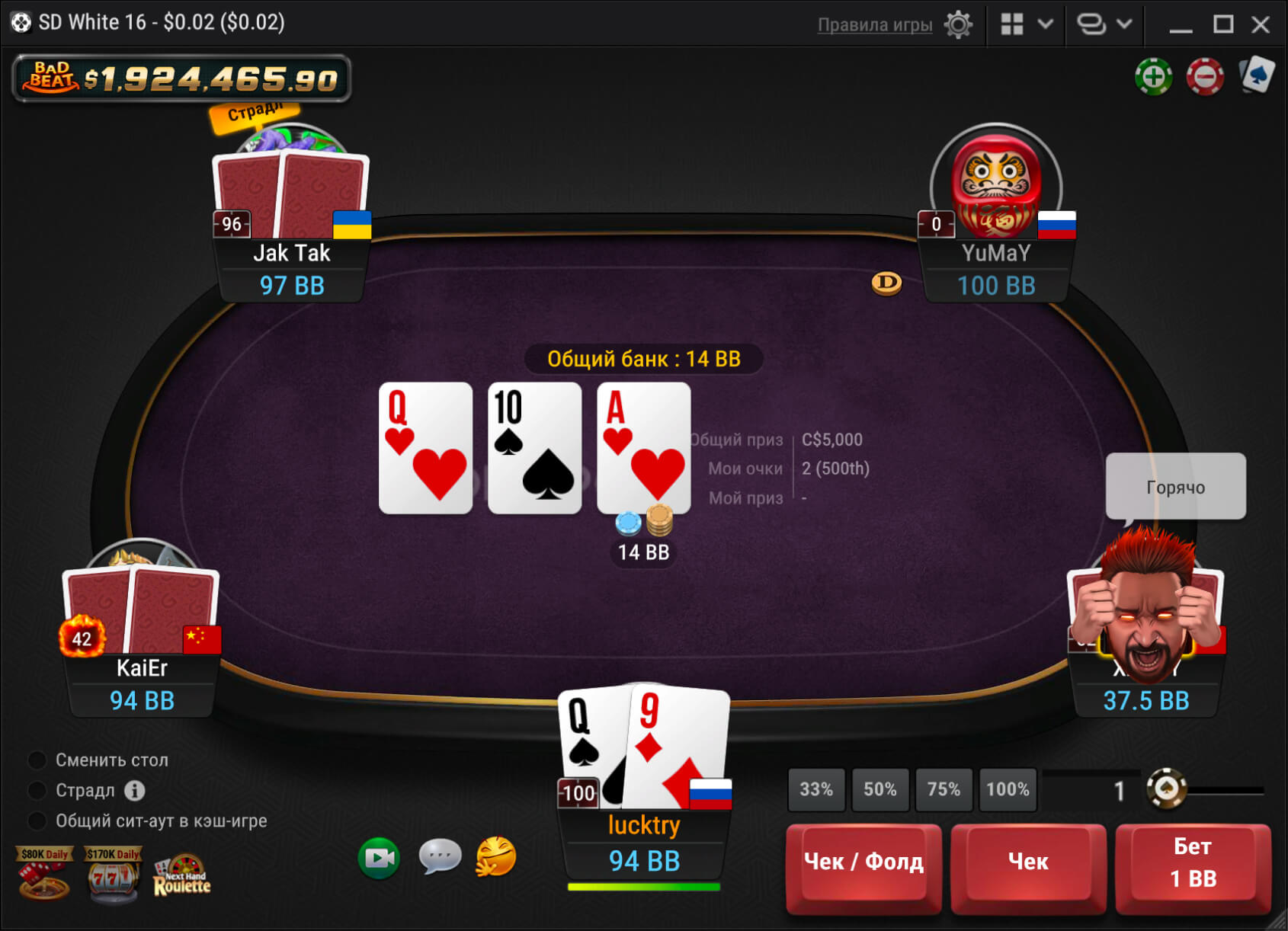Enable Общий сит-аут в кэш-игре
Viewport: 1288px width, 931px height.
coord(36,821)
